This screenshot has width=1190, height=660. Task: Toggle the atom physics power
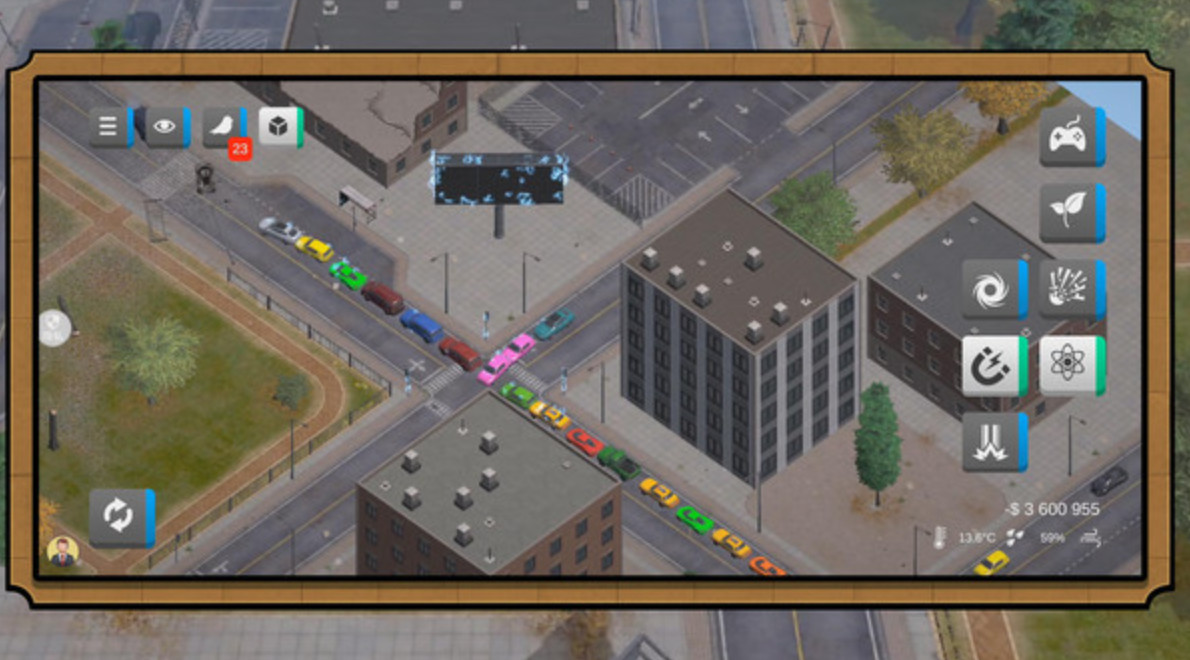pos(1070,365)
